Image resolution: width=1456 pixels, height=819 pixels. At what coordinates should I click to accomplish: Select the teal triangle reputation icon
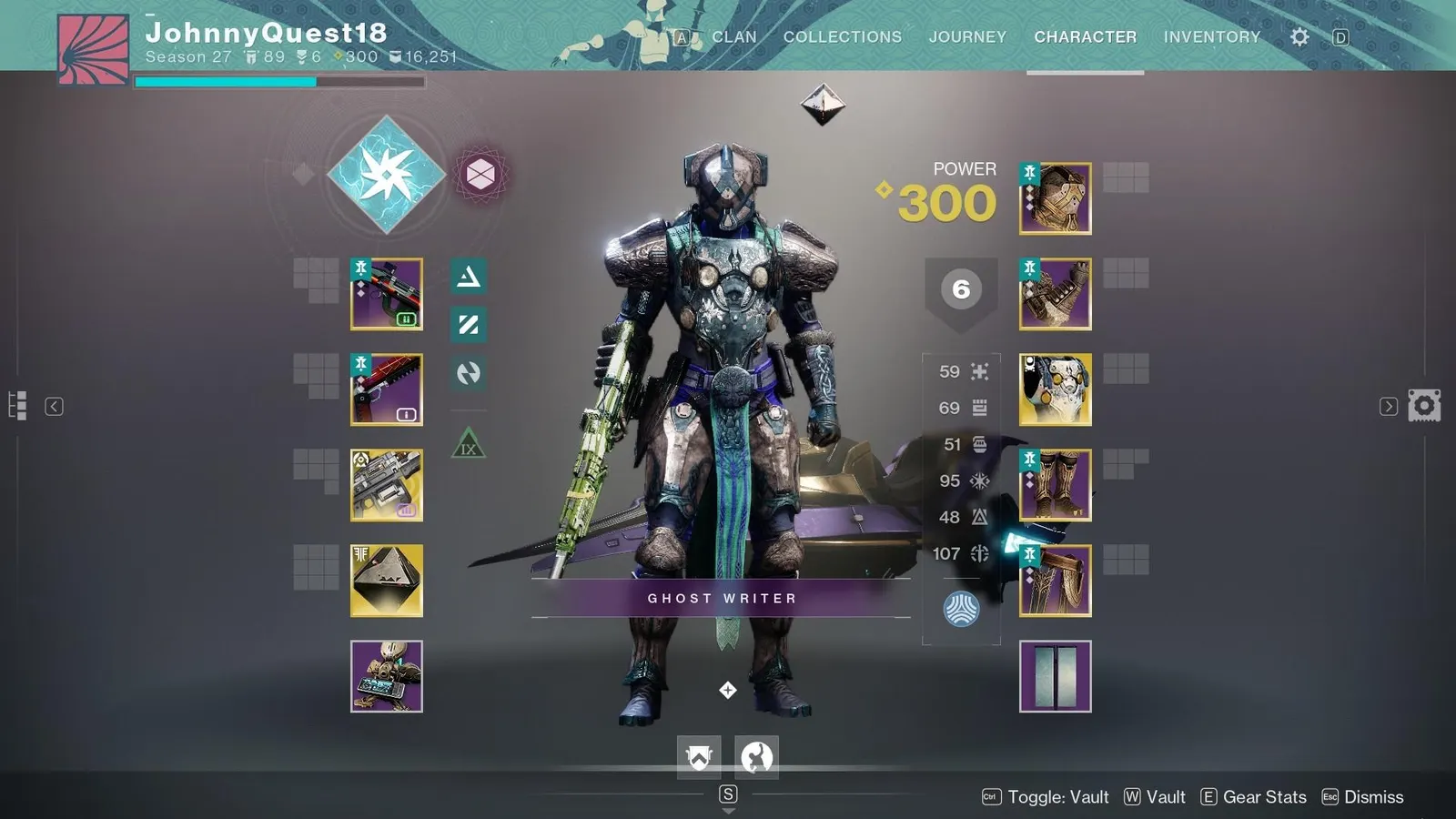pyautogui.click(x=468, y=278)
